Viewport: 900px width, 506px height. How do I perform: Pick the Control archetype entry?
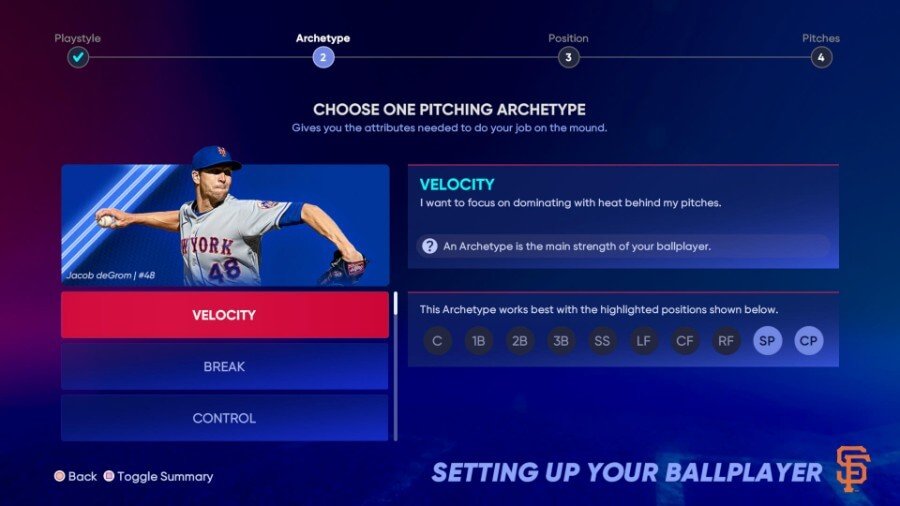pyautogui.click(x=224, y=418)
